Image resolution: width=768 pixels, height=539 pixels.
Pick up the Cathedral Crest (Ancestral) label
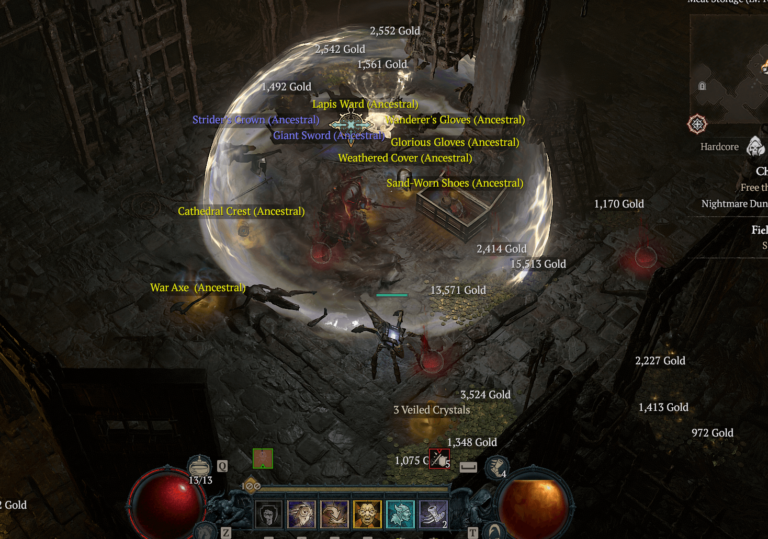pyautogui.click(x=241, y=211)
